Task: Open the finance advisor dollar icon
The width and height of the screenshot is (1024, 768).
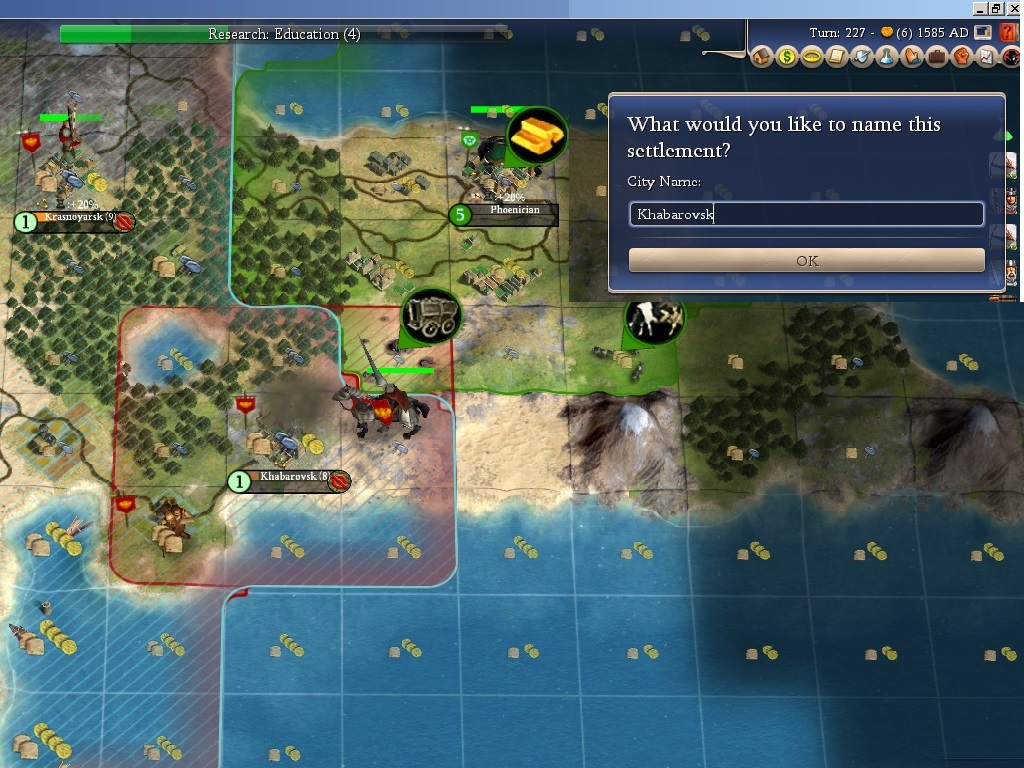Action: coord(787,57)
